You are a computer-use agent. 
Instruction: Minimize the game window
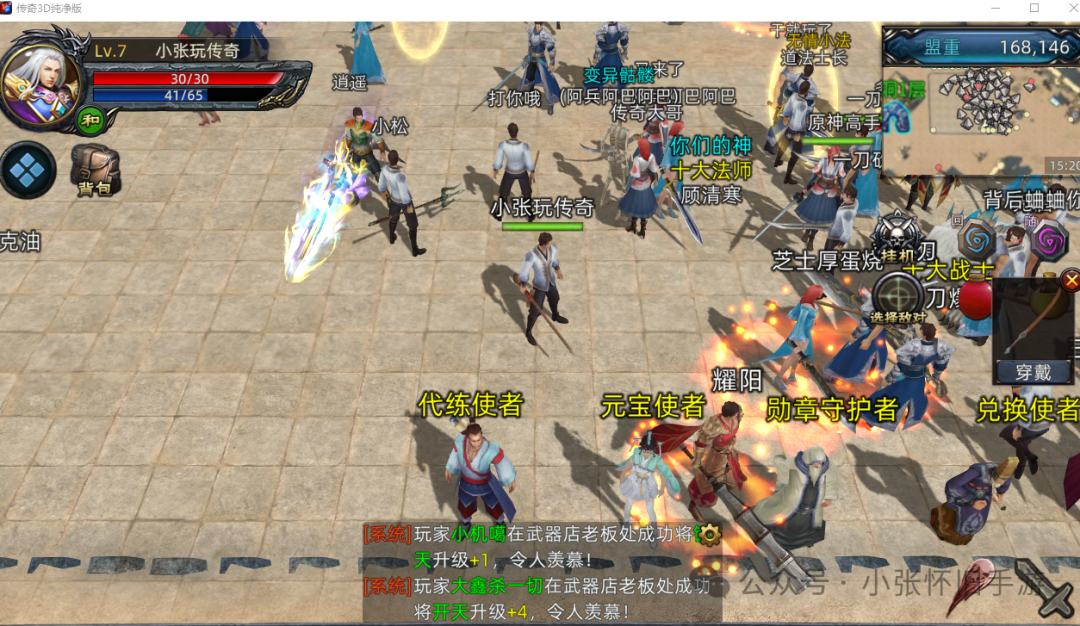(x=993, y=8)
